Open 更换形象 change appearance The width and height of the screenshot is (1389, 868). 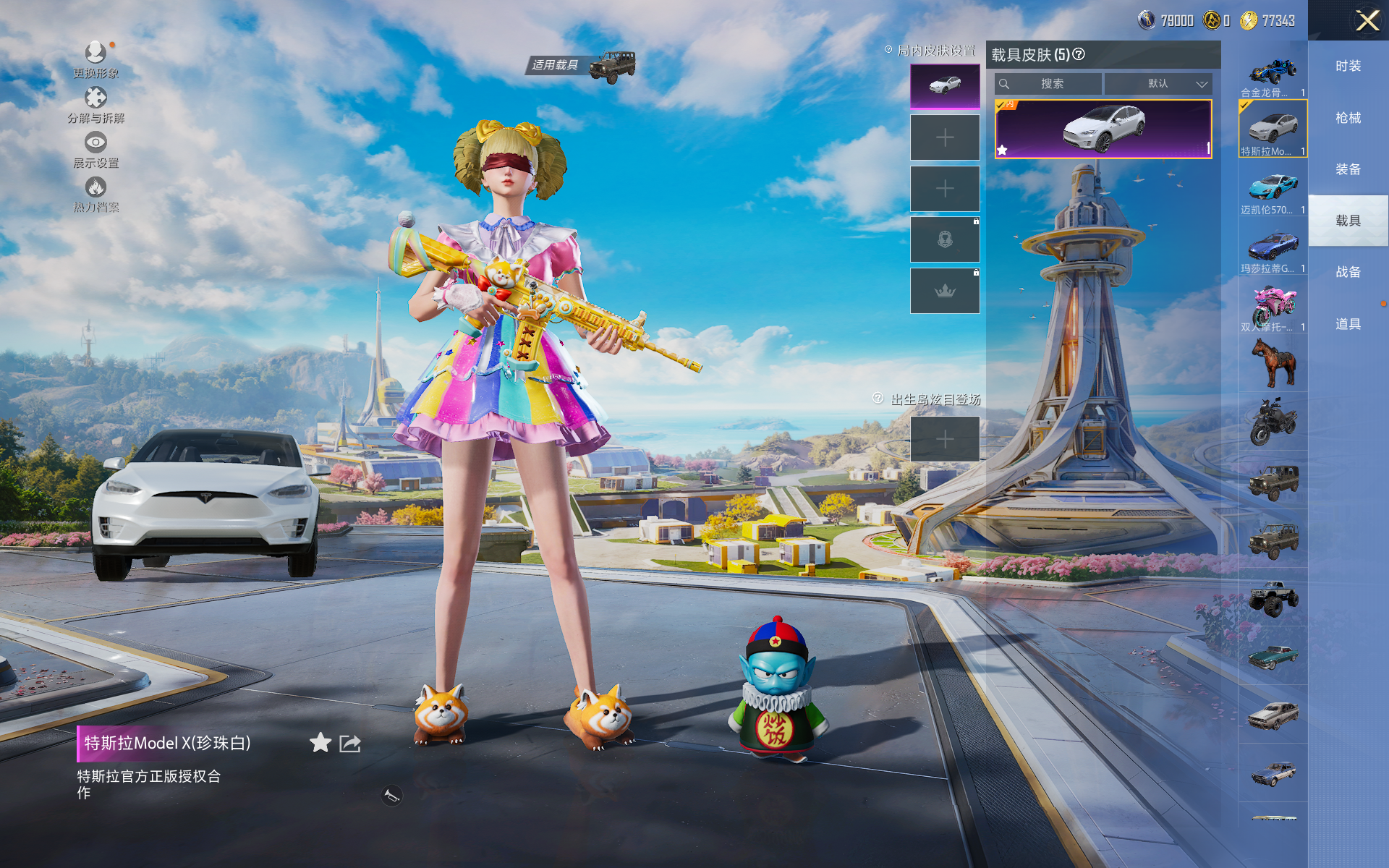[x=95, y=54]
